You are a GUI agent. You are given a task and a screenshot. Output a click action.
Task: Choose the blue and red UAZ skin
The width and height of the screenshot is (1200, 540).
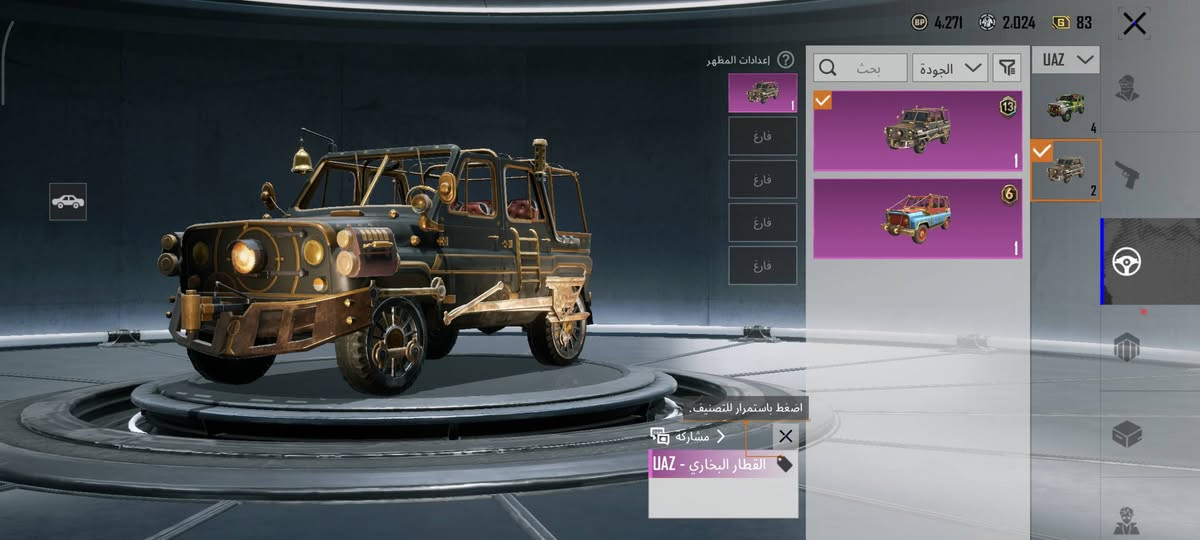[917, 219]
